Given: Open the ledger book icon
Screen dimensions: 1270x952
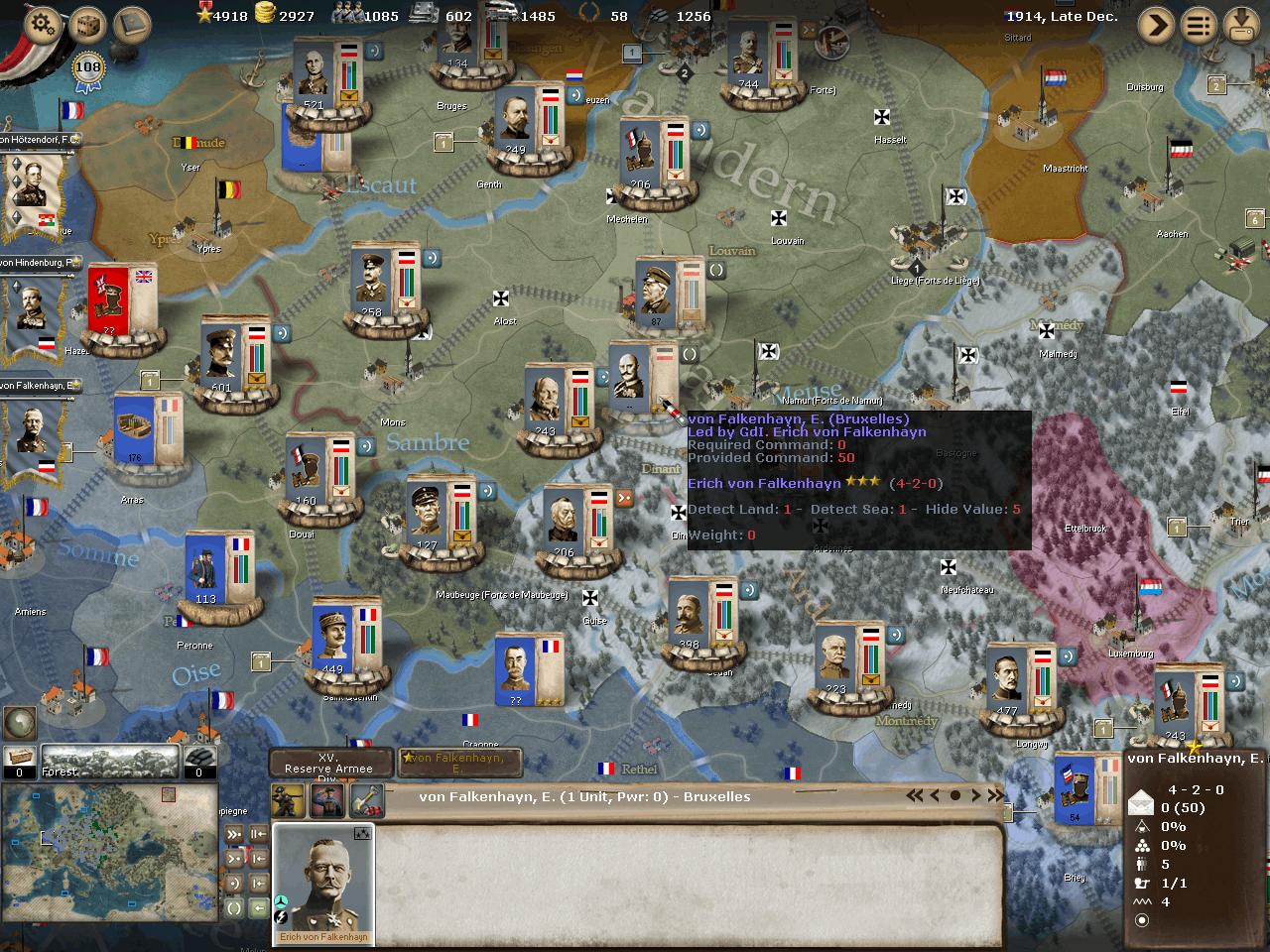Looking at the screenshot, I should 132,24.
